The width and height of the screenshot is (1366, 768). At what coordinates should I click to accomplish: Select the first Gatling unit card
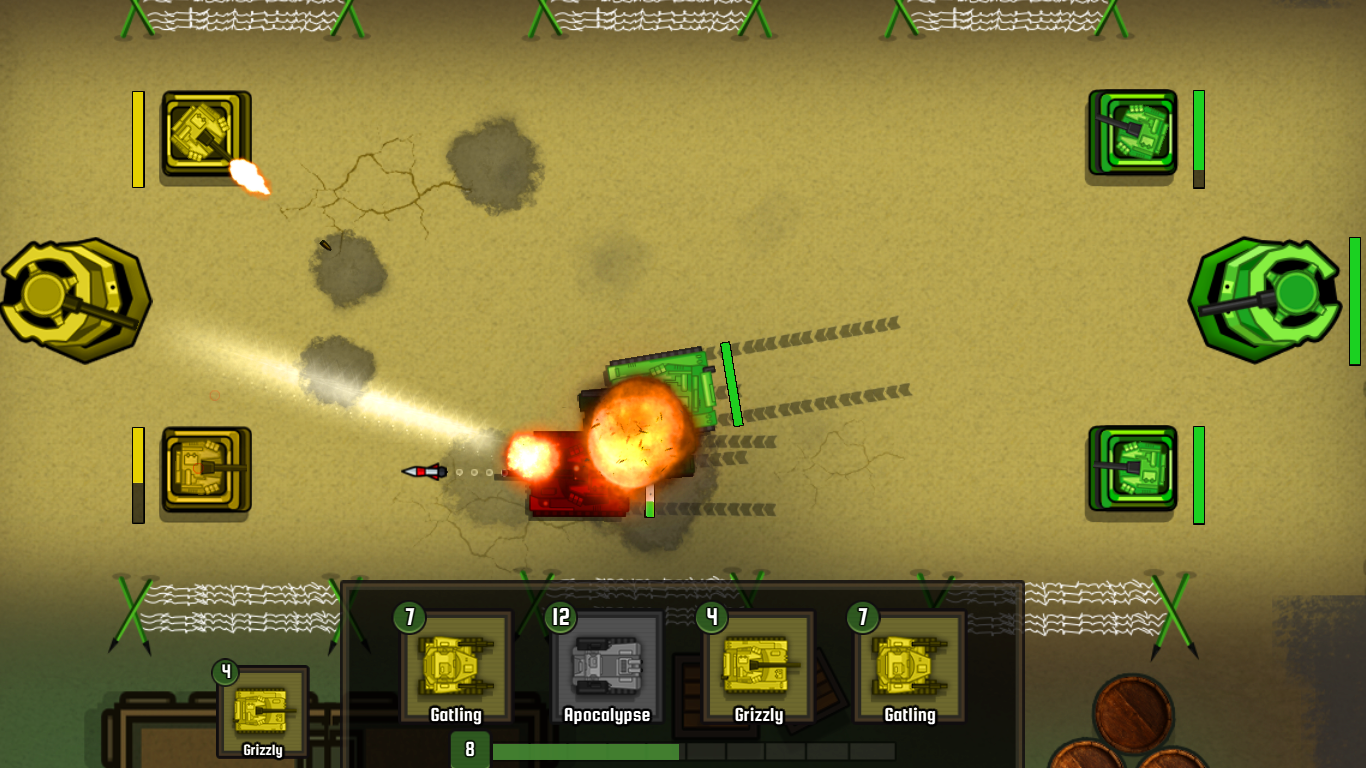pyautogui.click(x=457, y=663)
